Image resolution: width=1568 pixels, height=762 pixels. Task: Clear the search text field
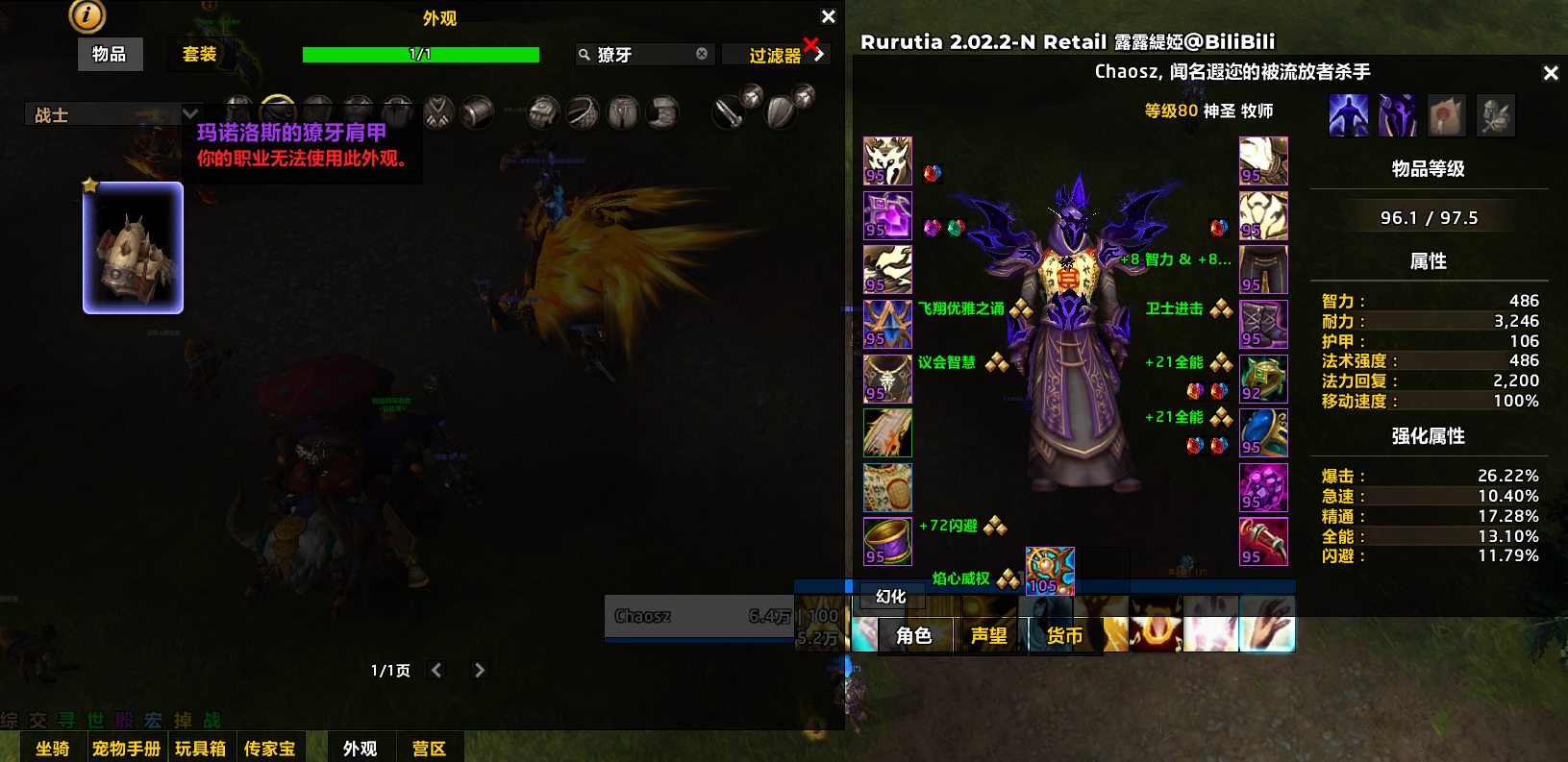tap(702, 54)
